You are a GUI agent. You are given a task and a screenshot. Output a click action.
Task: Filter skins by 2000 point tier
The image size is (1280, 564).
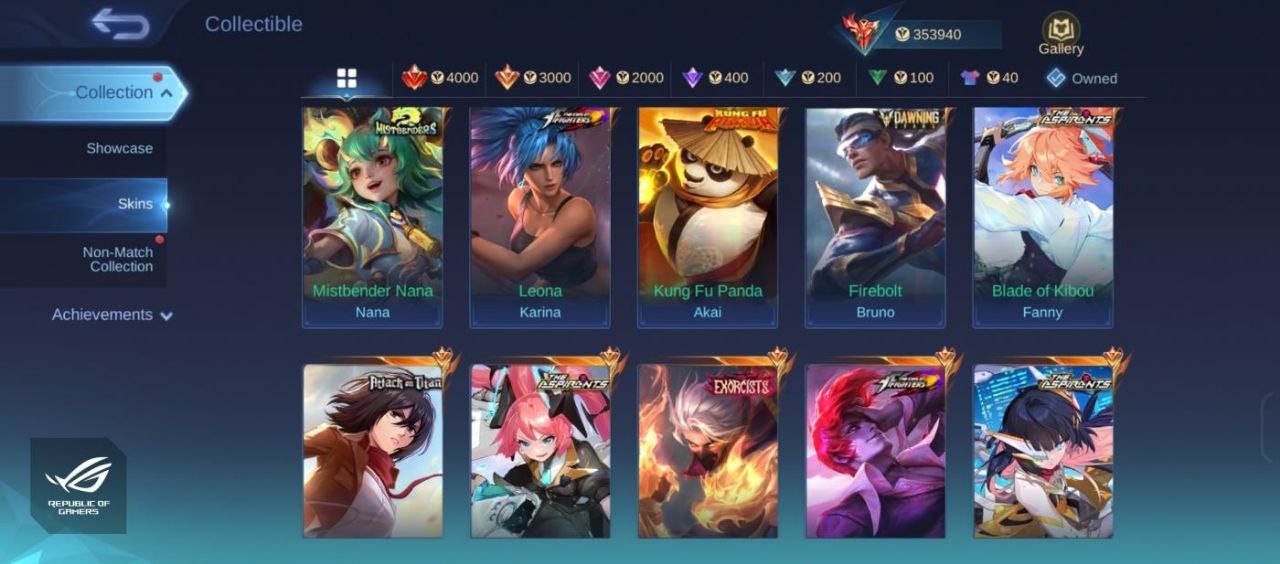(626, 78)
